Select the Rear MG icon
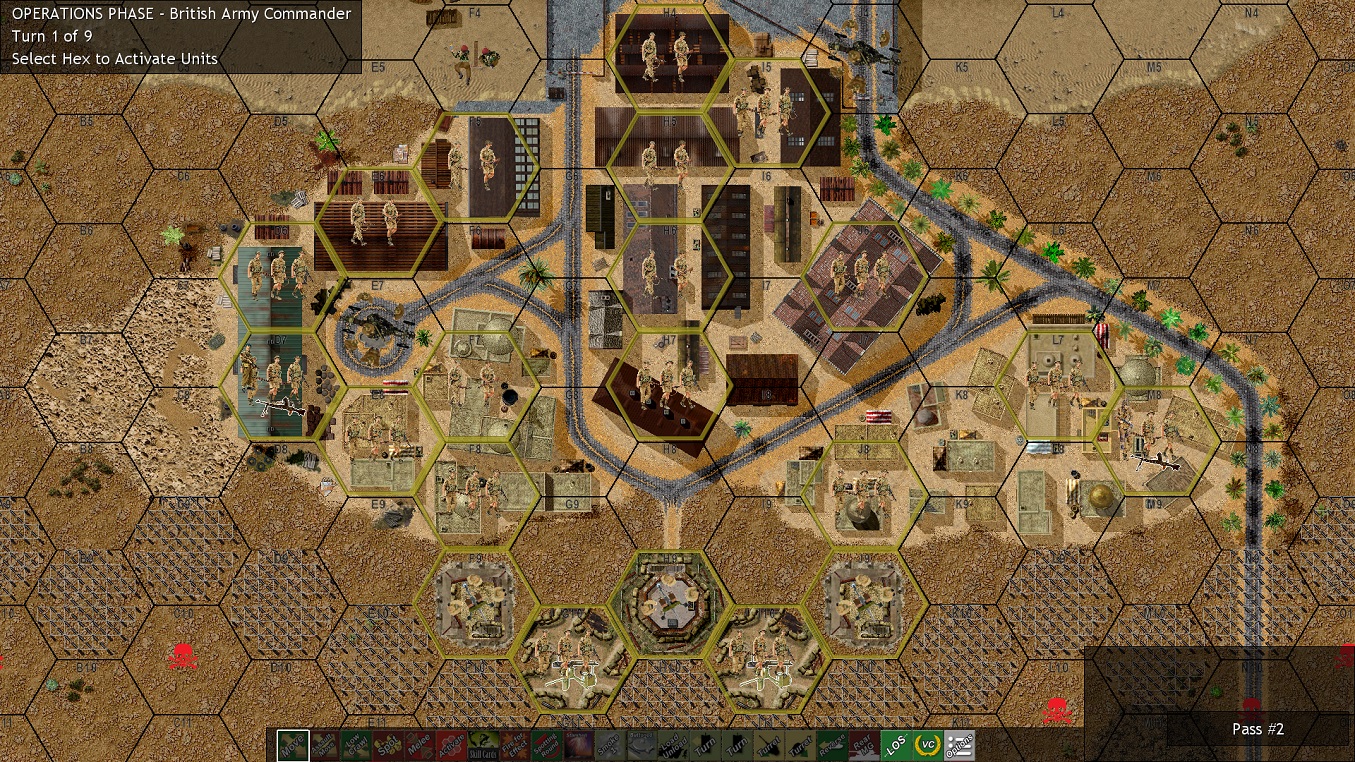The image size is (1355, 762). pos(863,745)
